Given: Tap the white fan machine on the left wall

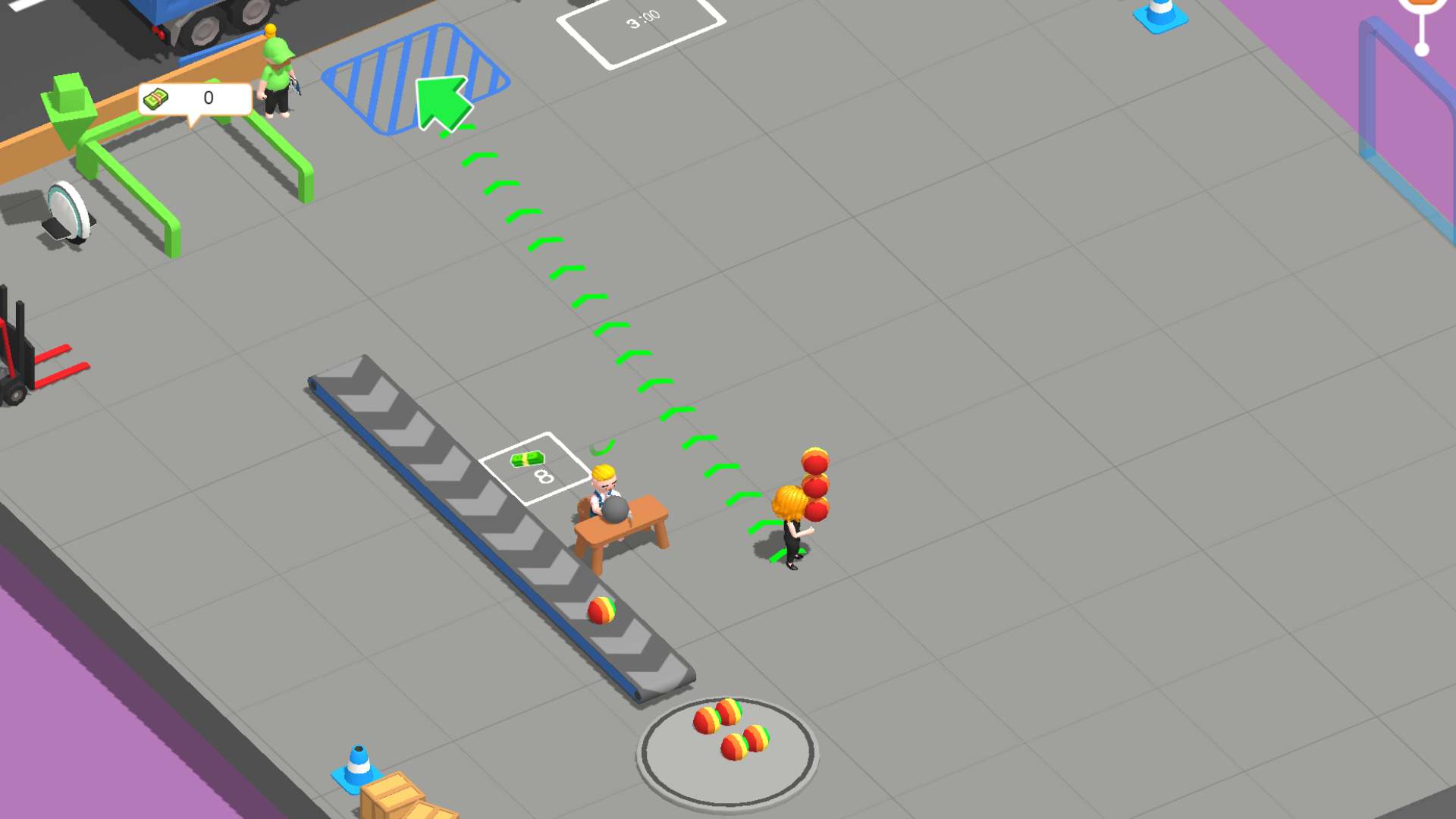Looking at the screenshot, I should pyautogui.click(x=67, y=209).
